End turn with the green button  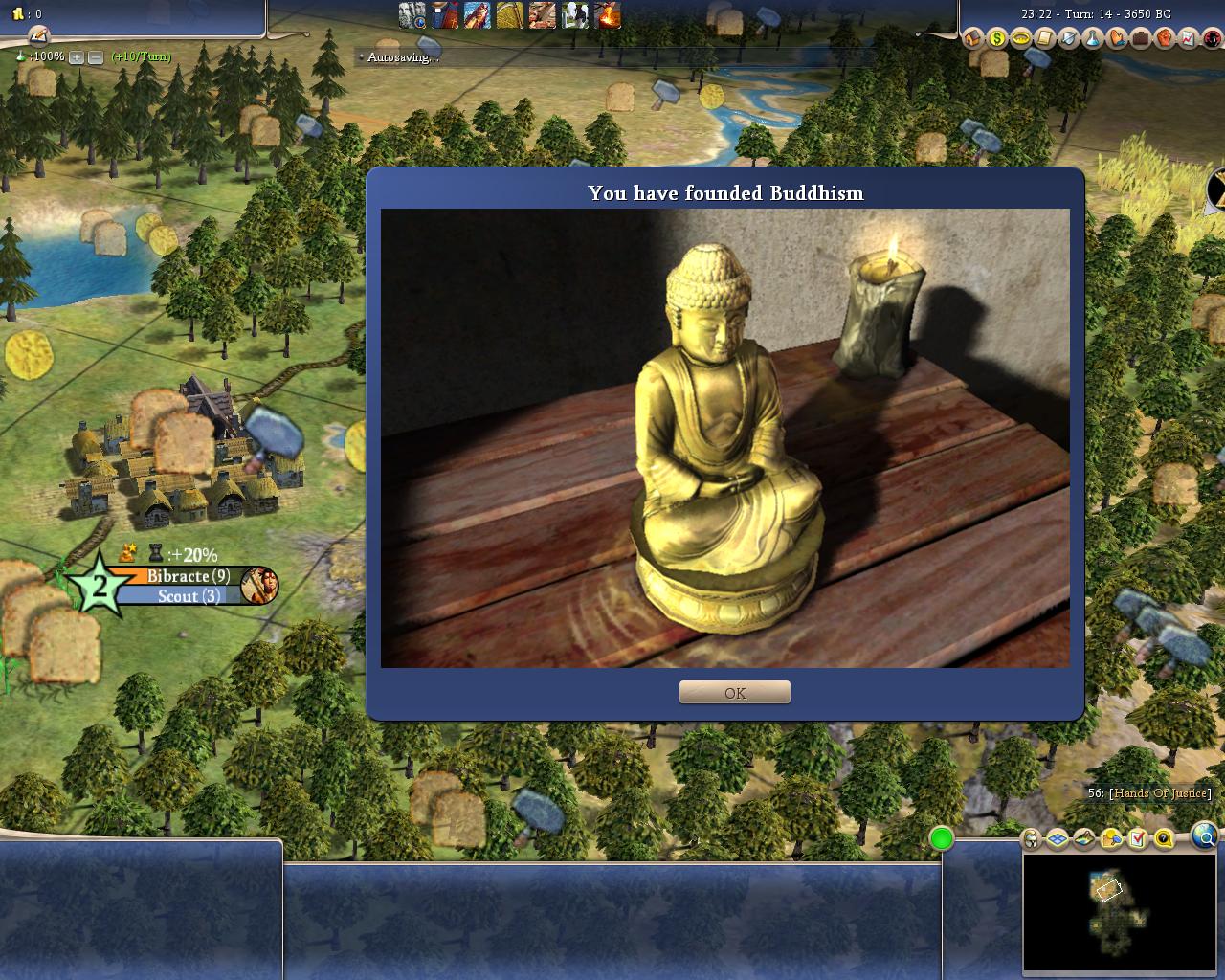tap(942, 839)
